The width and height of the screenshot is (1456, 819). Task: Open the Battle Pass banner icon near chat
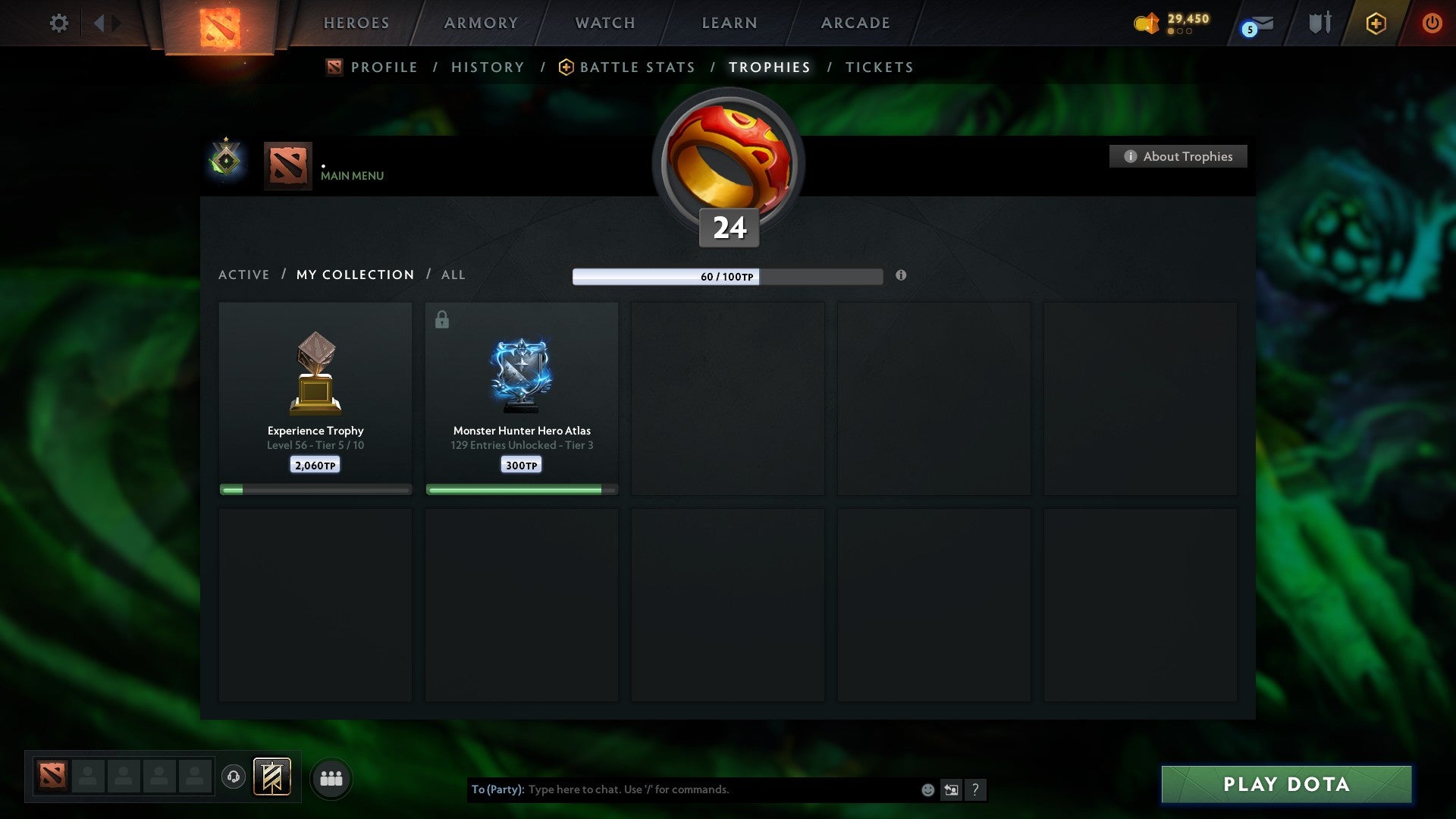coord(273,777)
